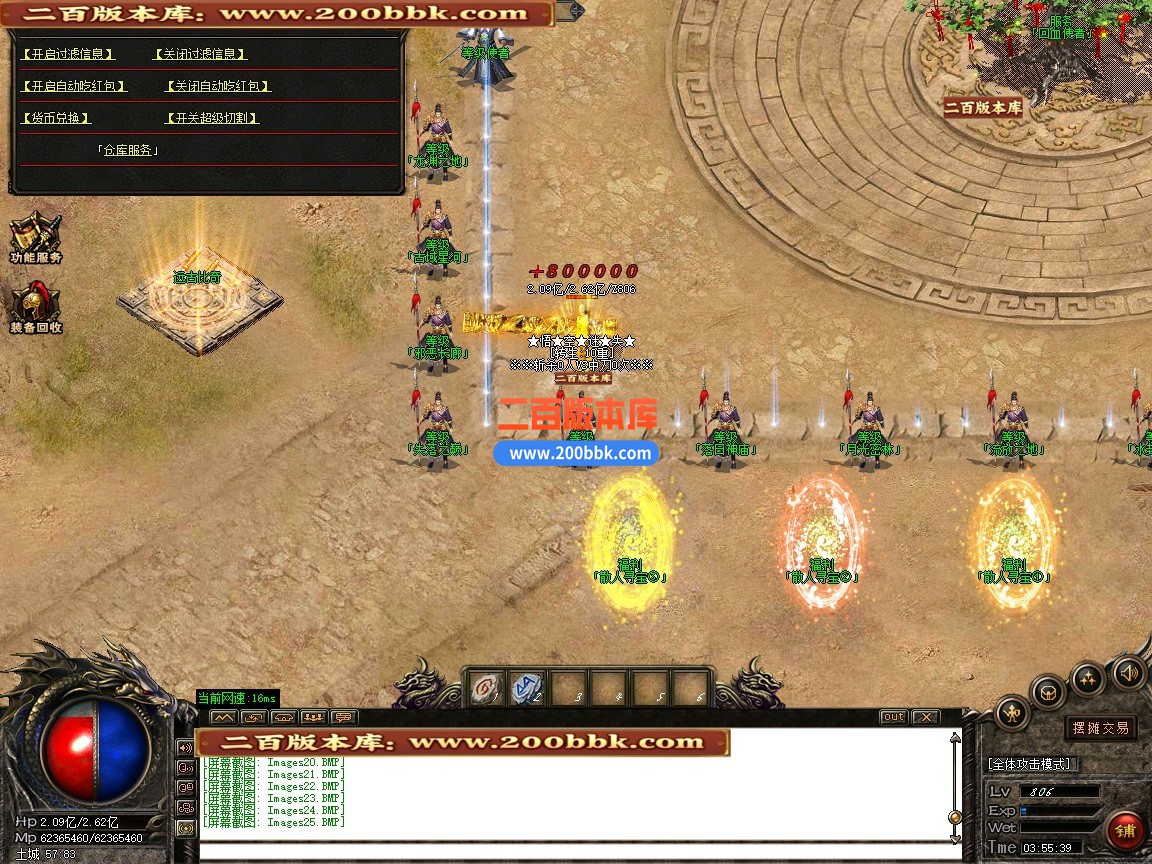Choose the 关闭过滤信息 option
This screenshot has width=1152, height=864.
[x=200, y=54]
